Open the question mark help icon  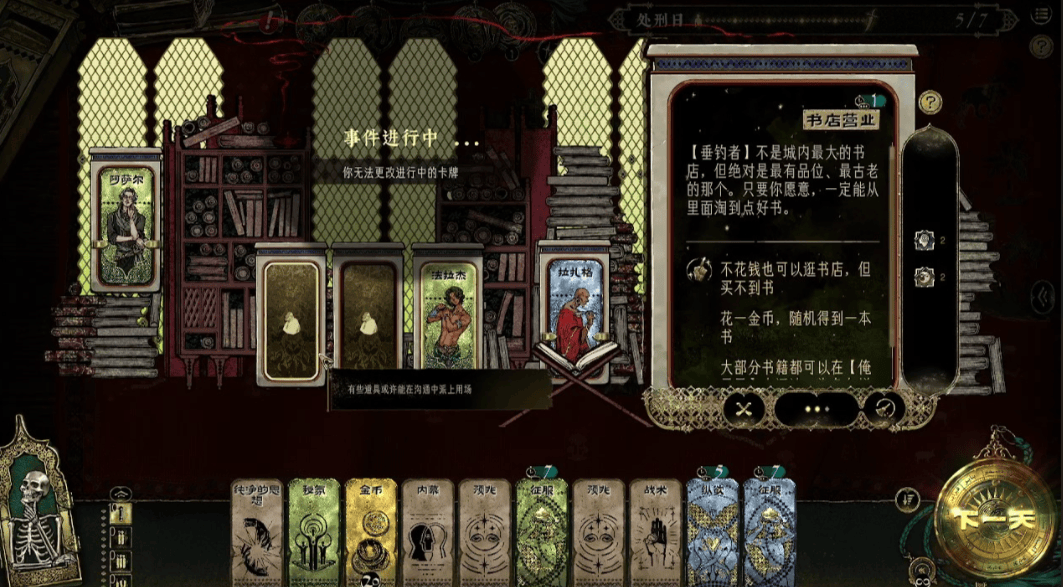[930, 102]
